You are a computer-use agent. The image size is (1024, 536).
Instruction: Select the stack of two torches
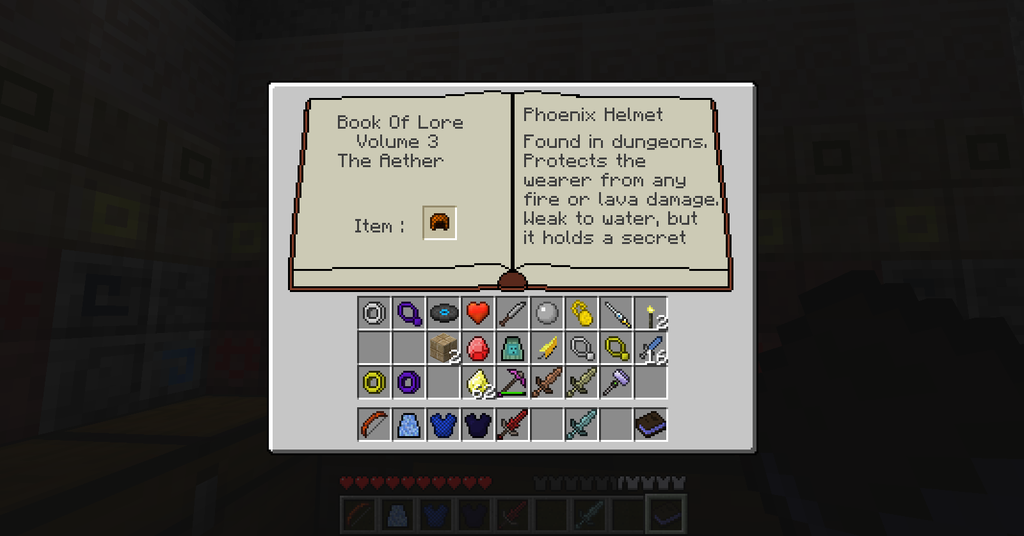652,314
